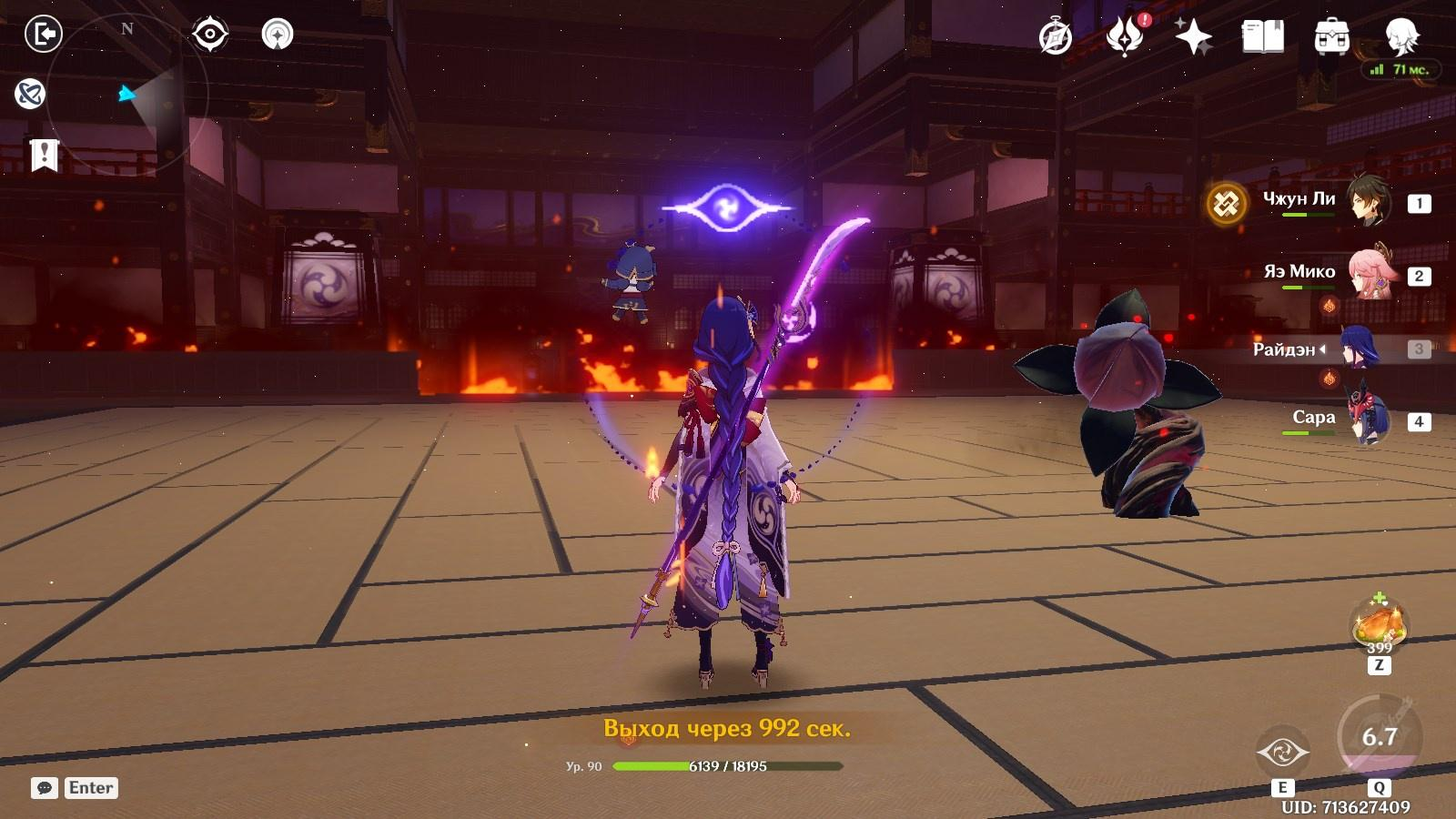
Task: Open the battle pass icon with red alert
Action: pos(1125,37)
